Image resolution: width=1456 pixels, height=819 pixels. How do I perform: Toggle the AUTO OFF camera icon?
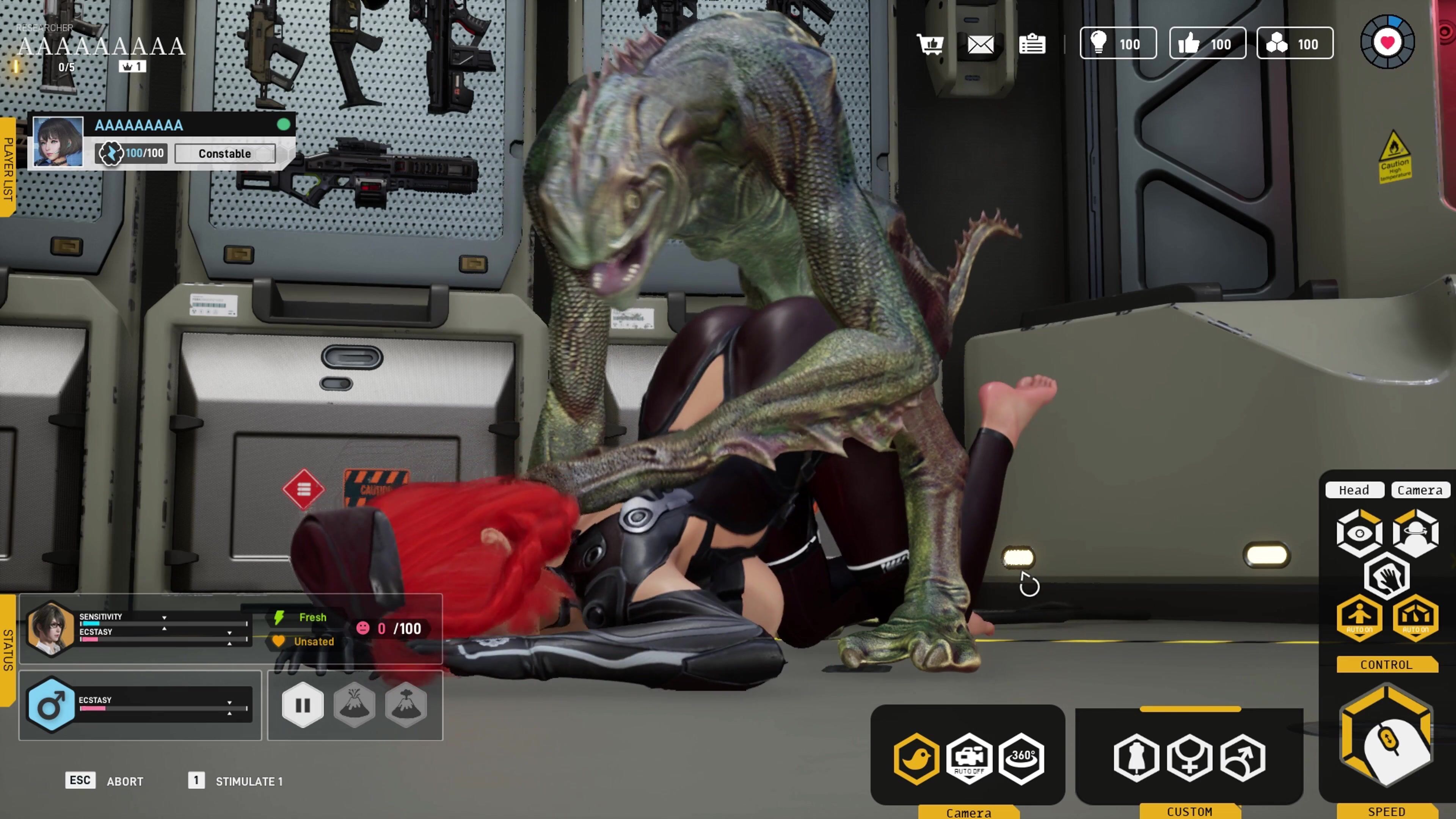[x=969, y=758]
